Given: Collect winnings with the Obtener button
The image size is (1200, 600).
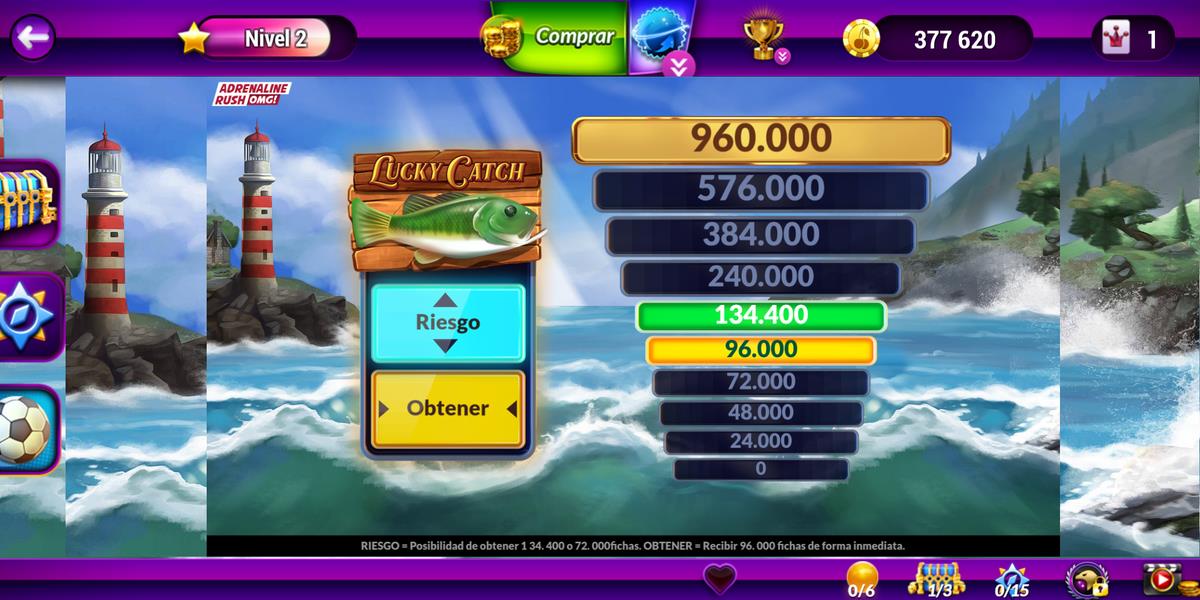Looking at the screenshot, I should (x=447, y=409).
